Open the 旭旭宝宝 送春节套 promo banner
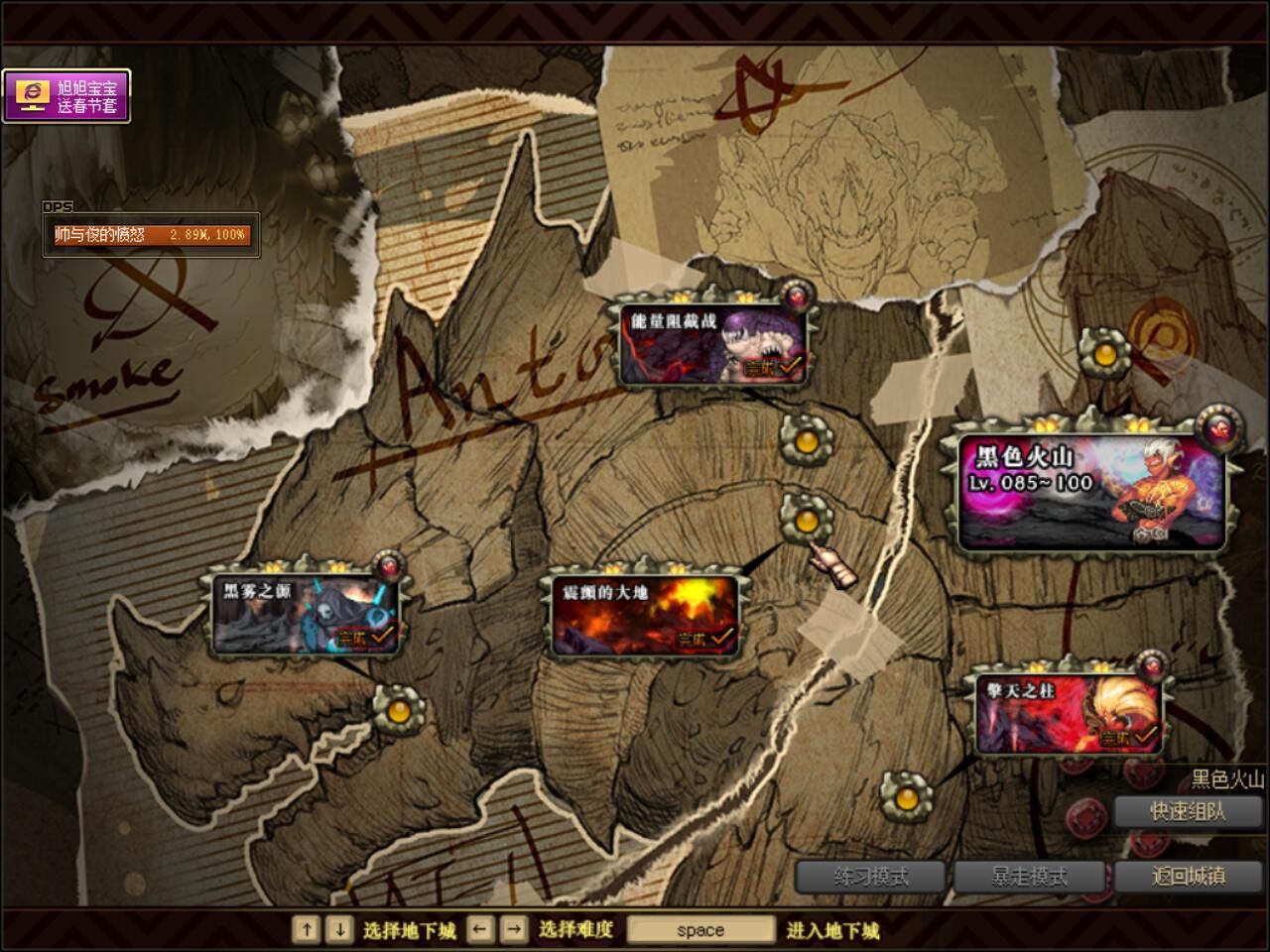 pos(66,96)
